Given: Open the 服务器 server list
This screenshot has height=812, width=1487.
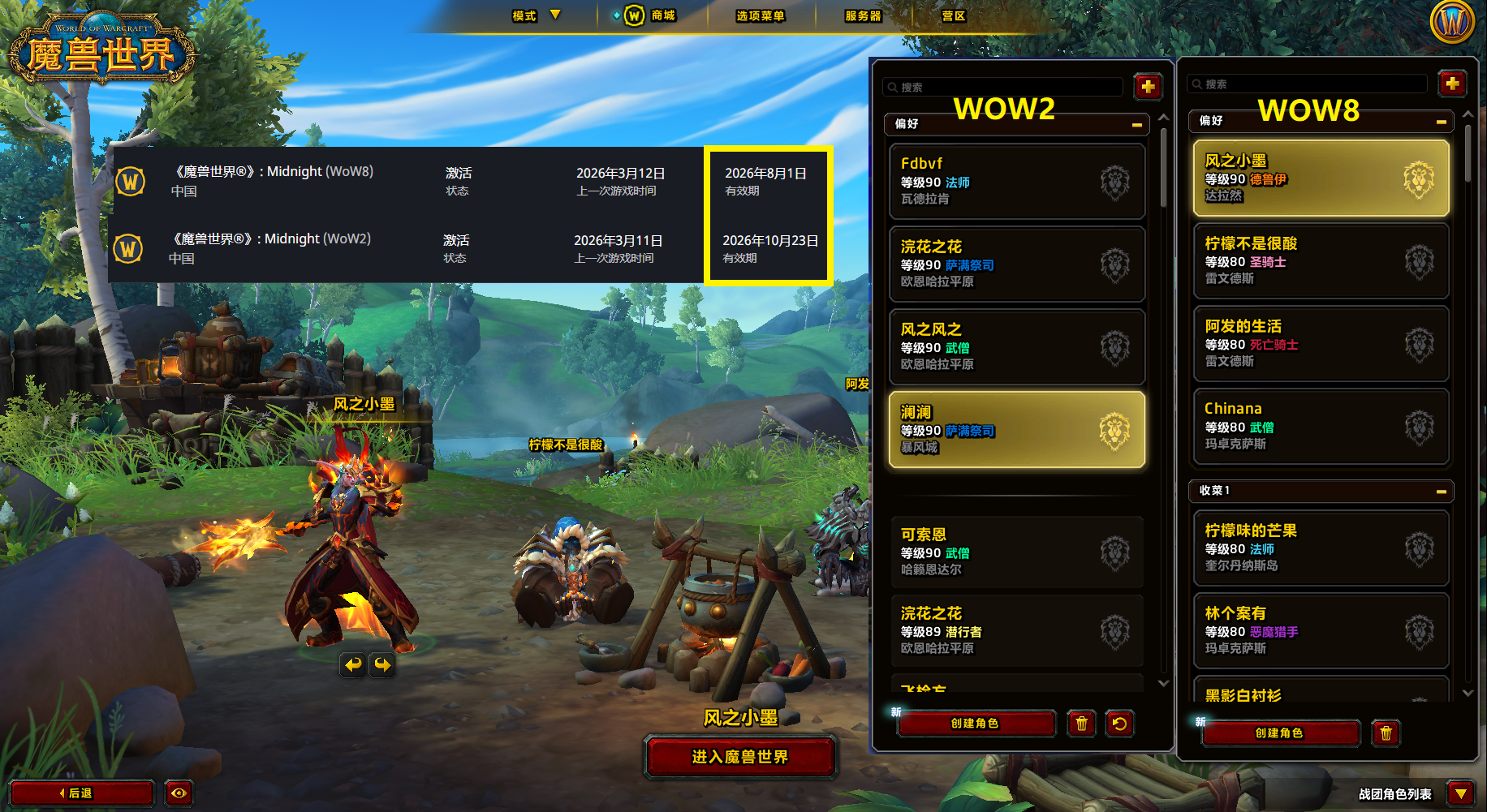Looking at the screenshot, I should pyautogui.click(x=863, y=15).
